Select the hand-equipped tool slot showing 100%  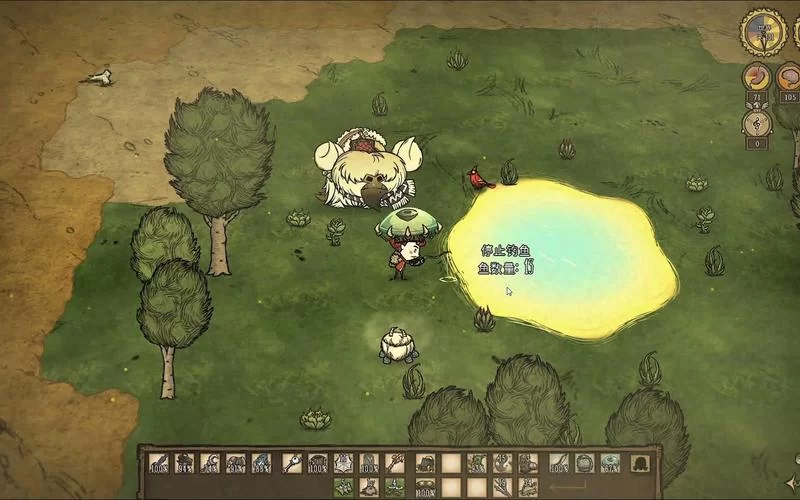[558, 463]
